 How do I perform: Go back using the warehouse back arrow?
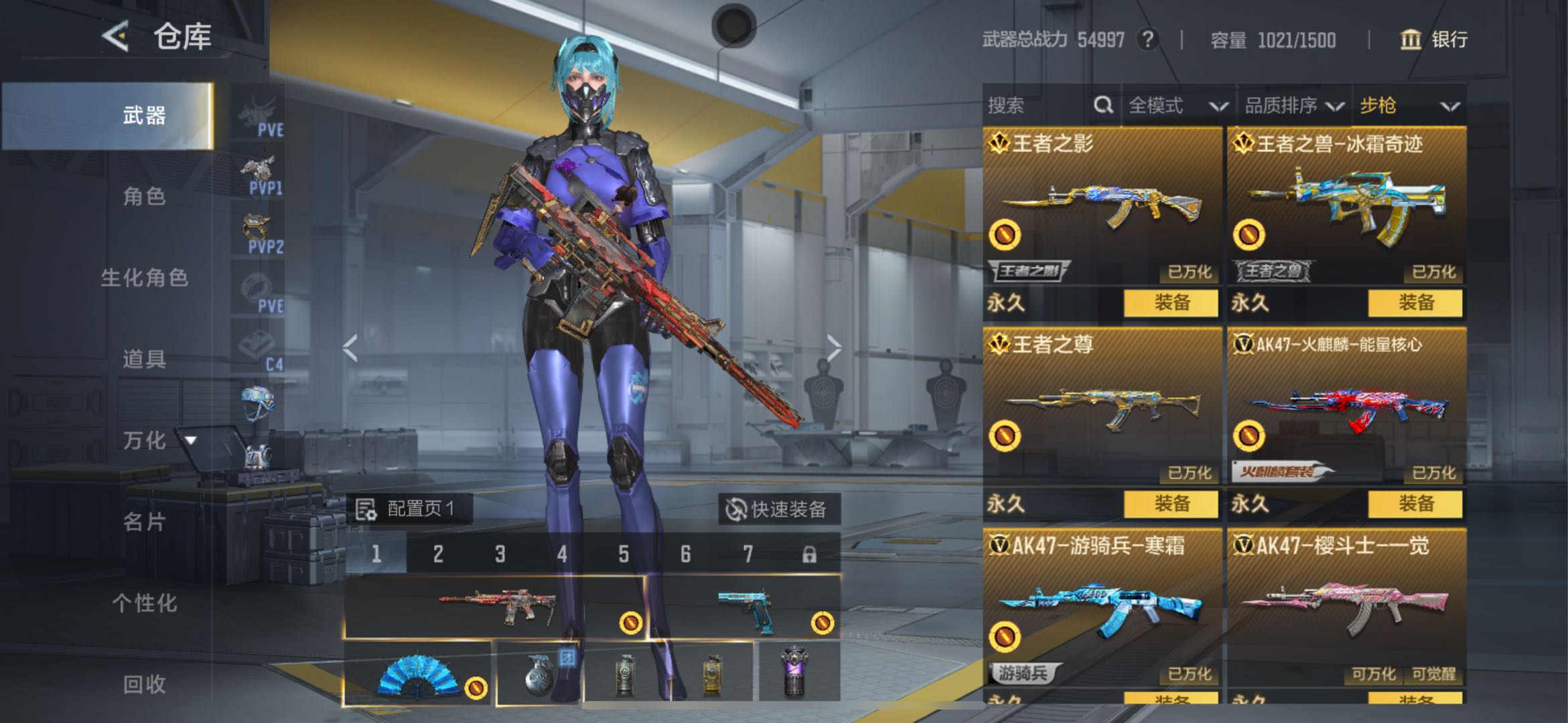click(x=115, y=35)
